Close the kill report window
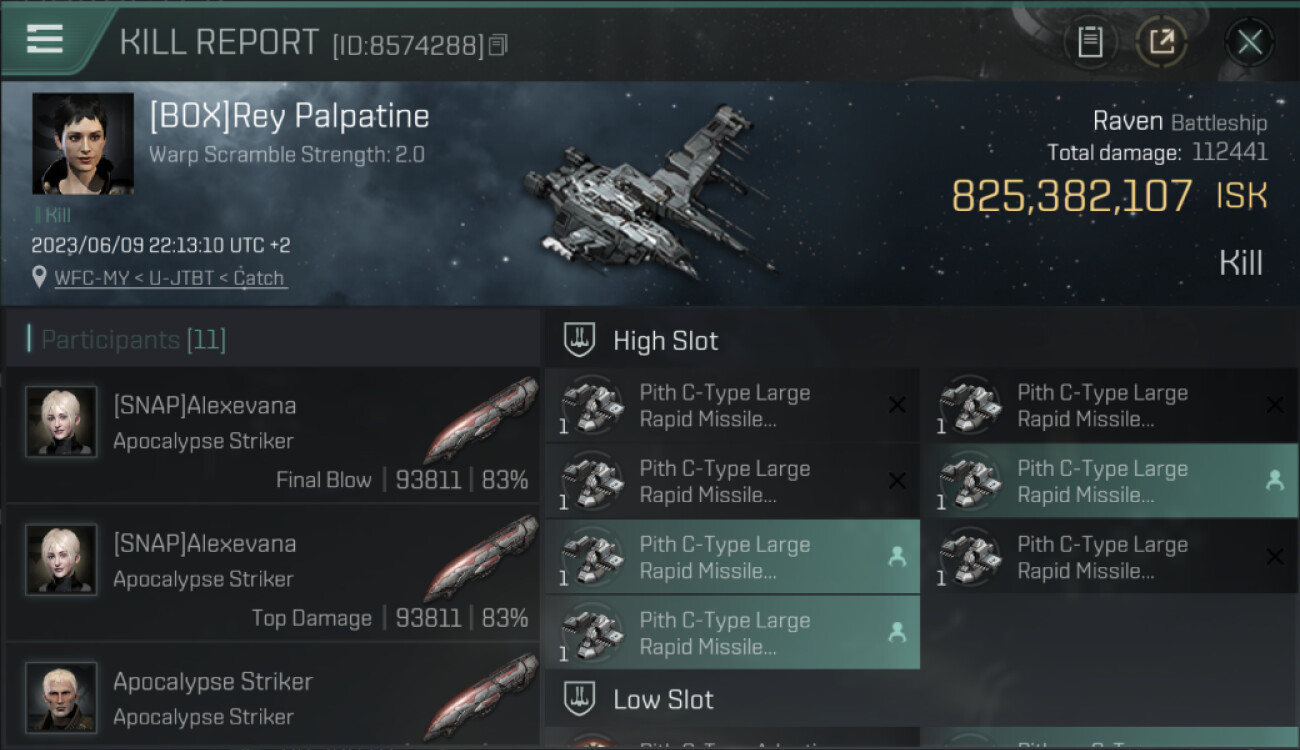Viewport: 1300px width, 750px height. [1249, 42]
